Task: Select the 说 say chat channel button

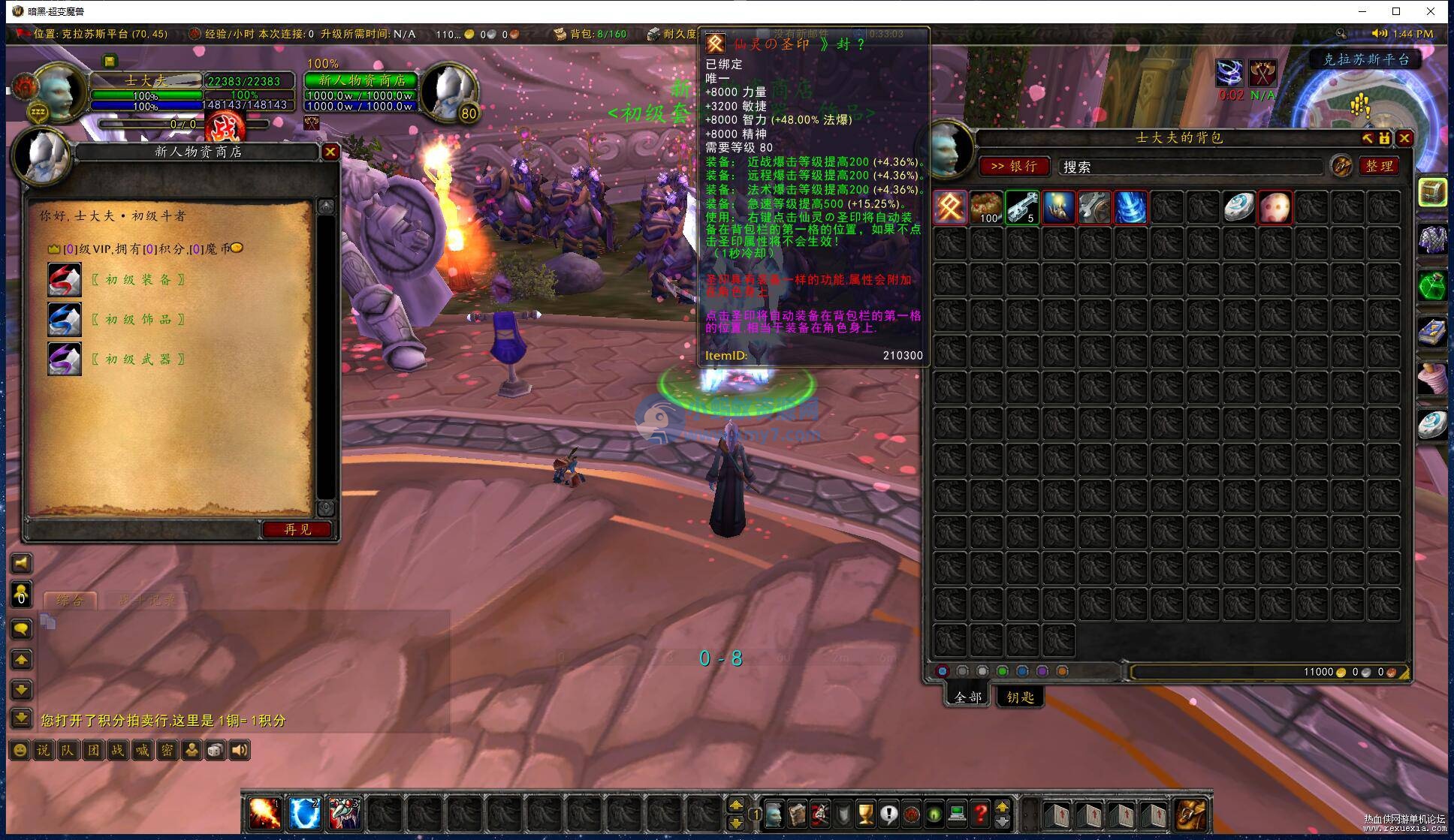Action: (x=44, y=750)
